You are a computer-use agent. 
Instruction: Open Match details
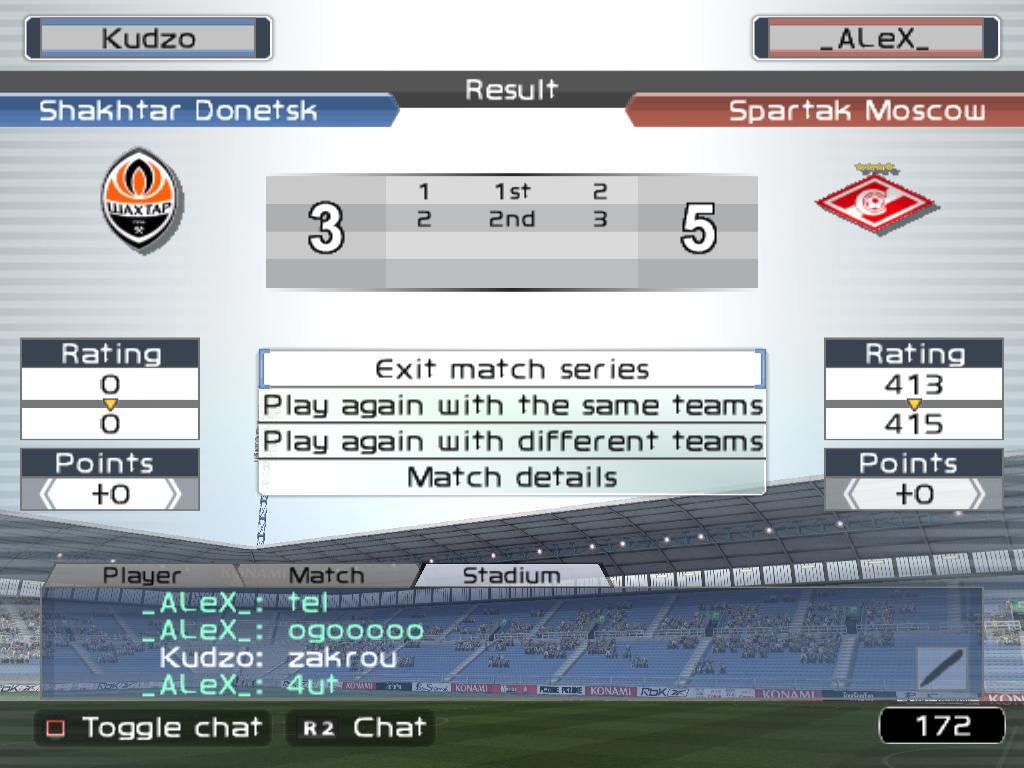tap(512, 477)
